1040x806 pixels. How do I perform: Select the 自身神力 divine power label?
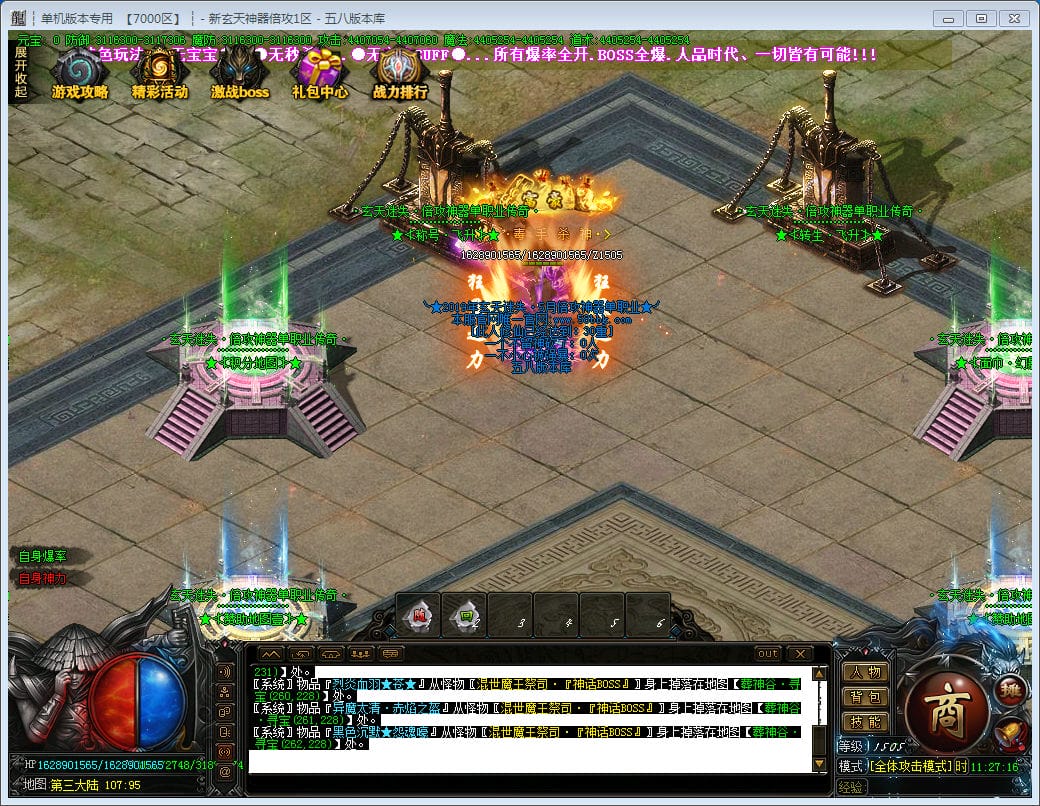[x=43, y=578]
